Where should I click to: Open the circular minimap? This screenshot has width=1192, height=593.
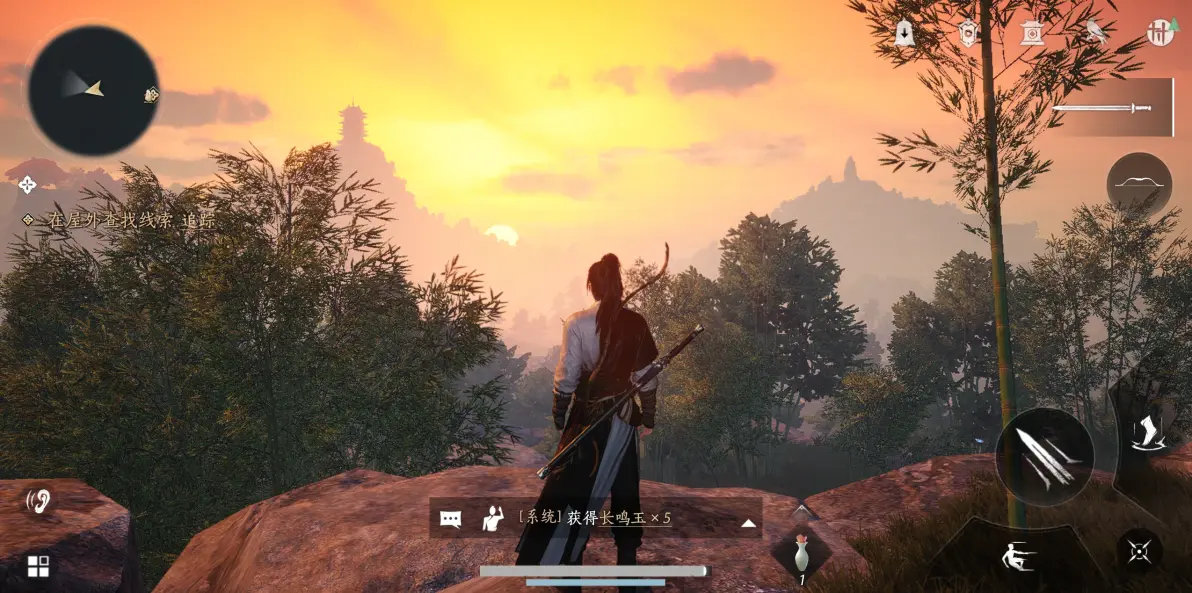tap(93, 90)
